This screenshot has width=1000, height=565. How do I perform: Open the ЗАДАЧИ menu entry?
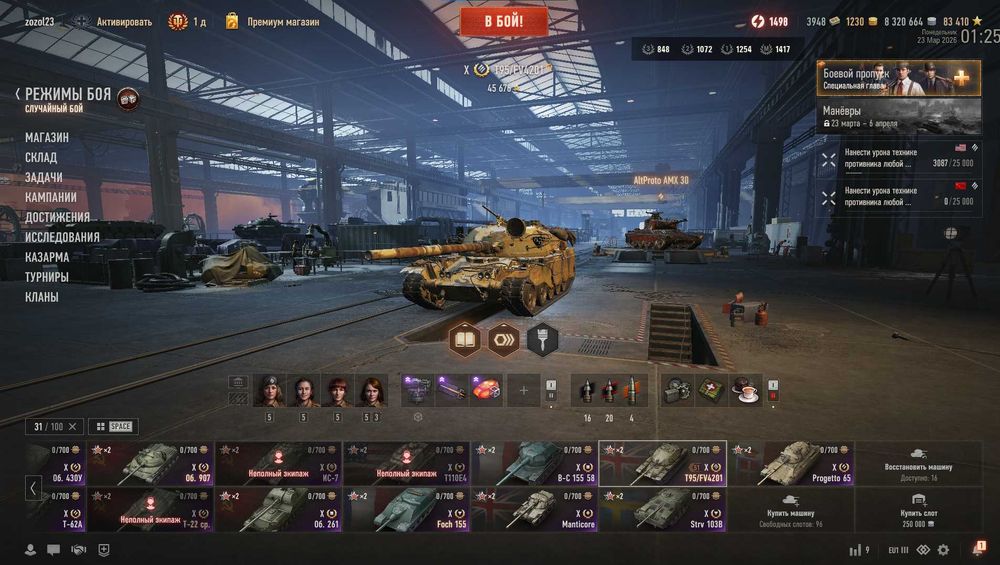(44, 177)
